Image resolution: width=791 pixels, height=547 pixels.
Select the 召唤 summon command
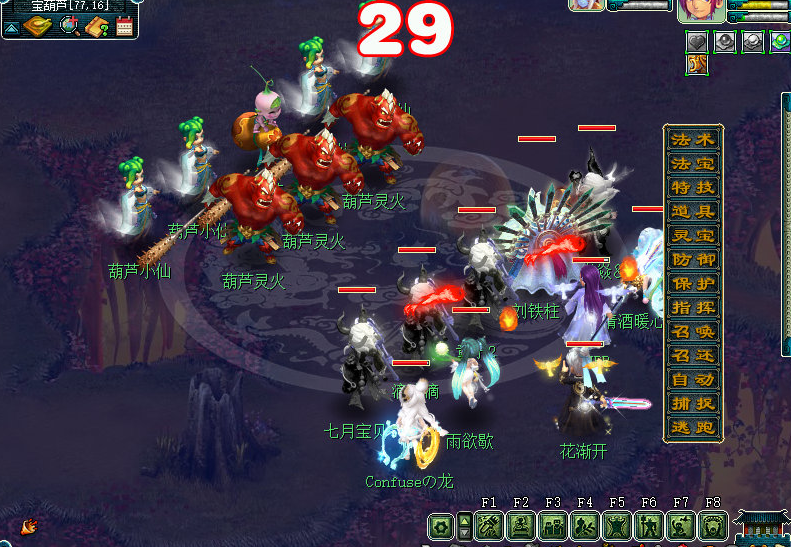(x=693, y=332)
